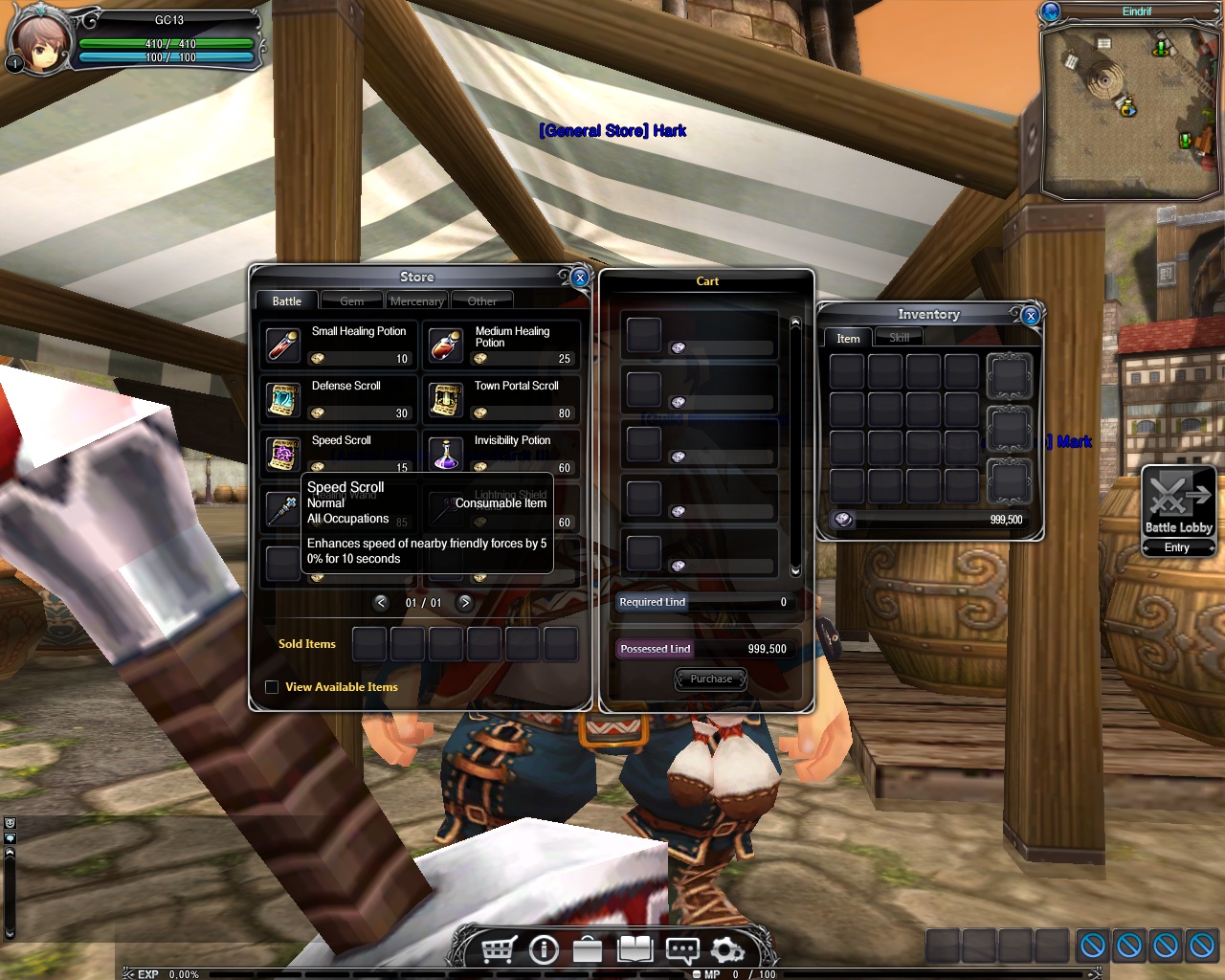Go to the next store page

465,603
